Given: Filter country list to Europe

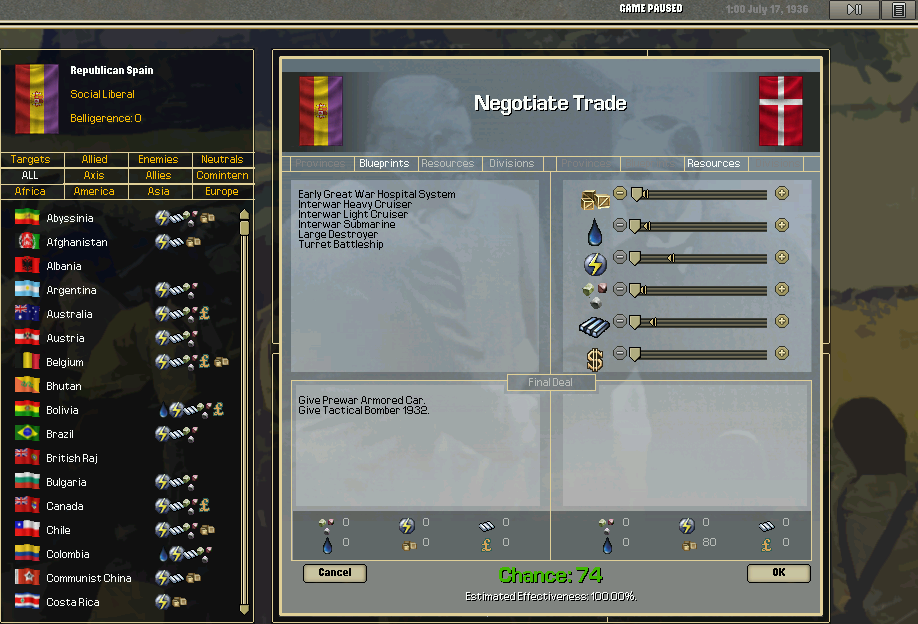Looking at the screenshot, I should (222, 192).
